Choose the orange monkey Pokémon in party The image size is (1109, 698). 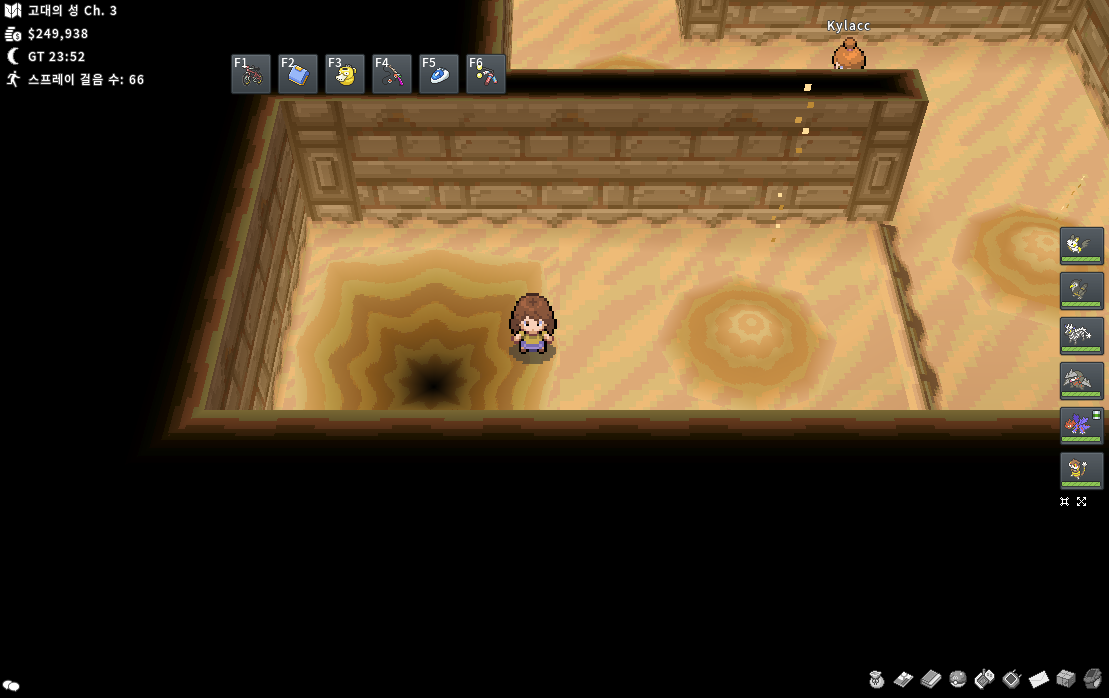[1081, 470]
